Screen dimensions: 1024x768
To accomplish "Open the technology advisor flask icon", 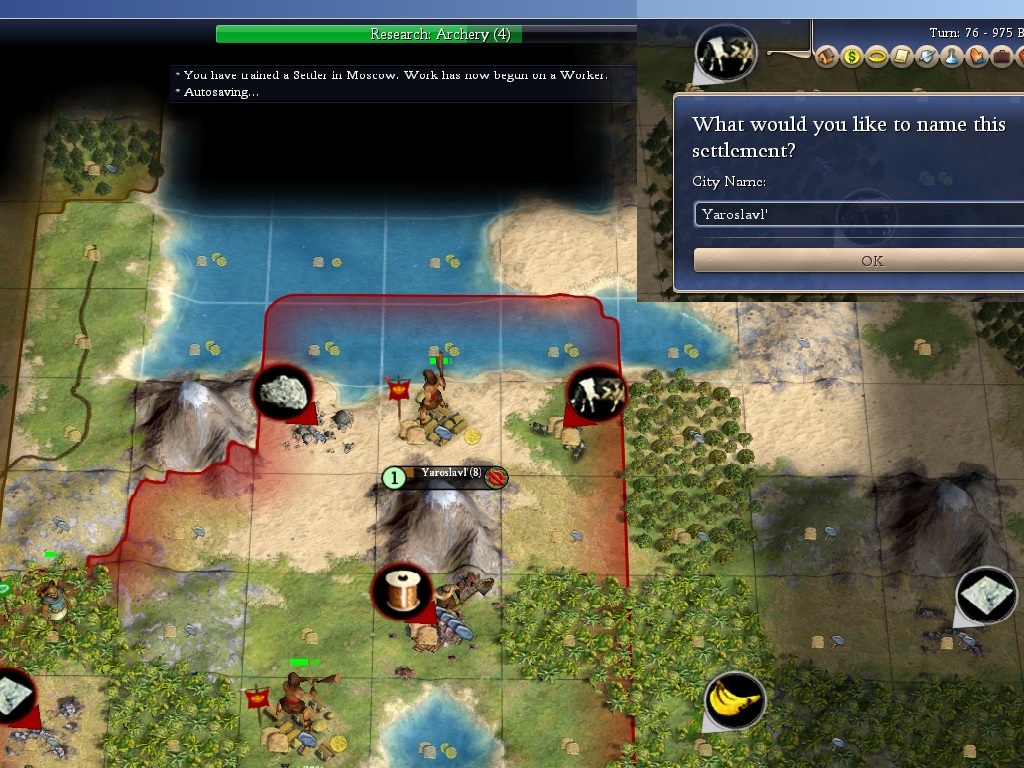I will [x=950, y=57].
